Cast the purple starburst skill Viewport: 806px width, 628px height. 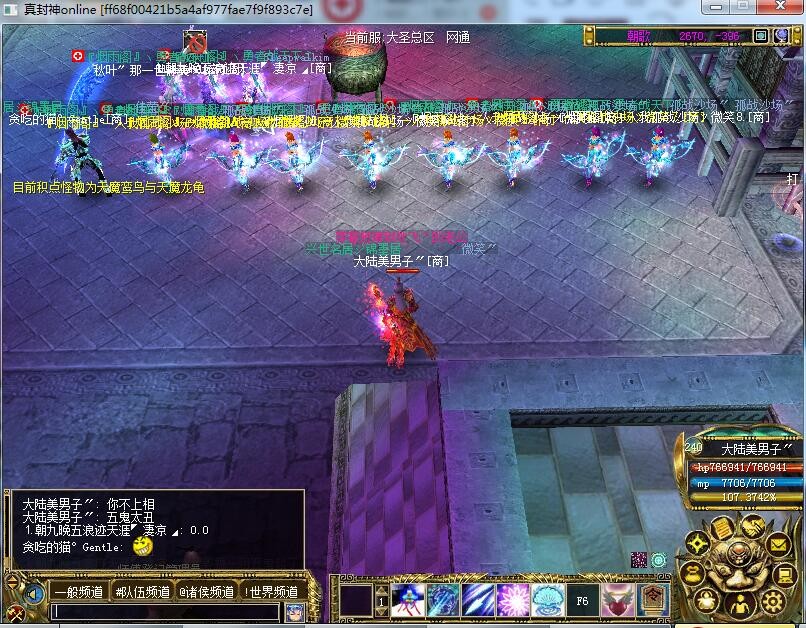pos(513,600)
